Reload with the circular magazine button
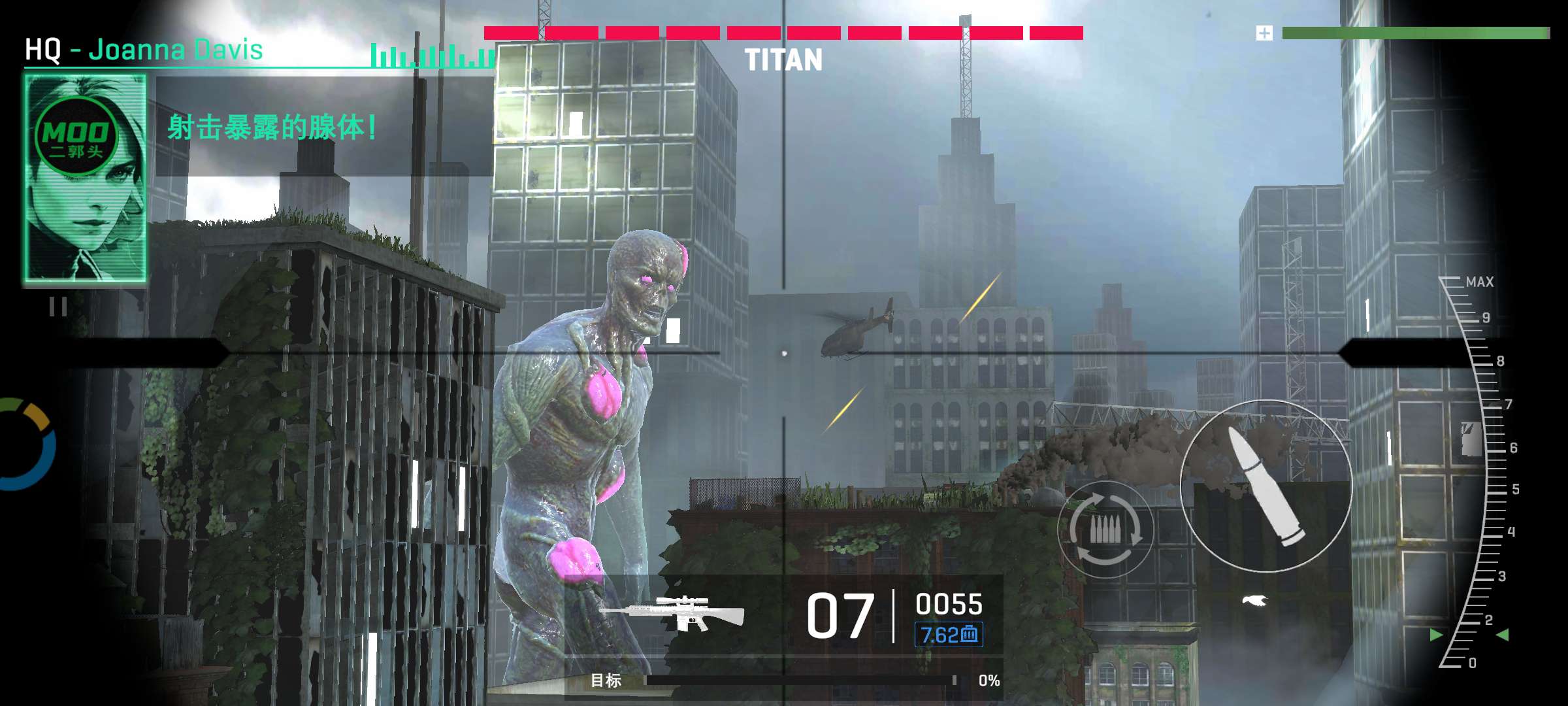This screenshot has height=706, width=1568. (1105, 529)
